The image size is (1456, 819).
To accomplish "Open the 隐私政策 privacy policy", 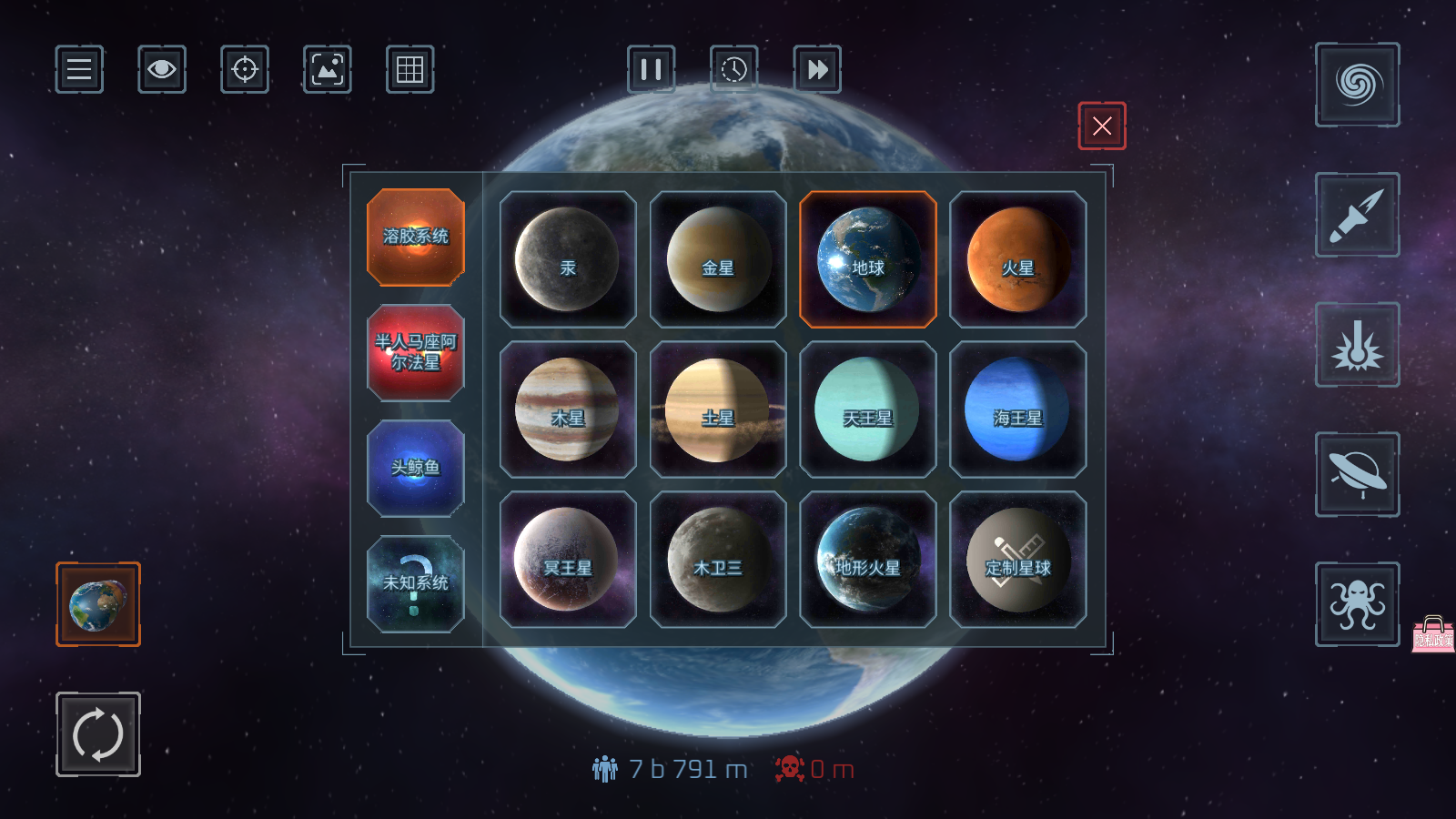I will pos(1431,639).
